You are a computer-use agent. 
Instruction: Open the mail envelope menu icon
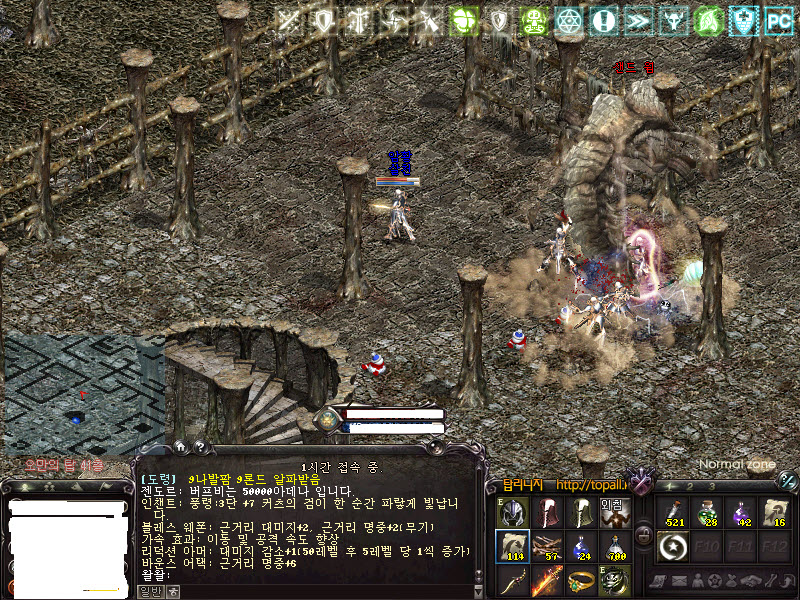tap(679, 581)
